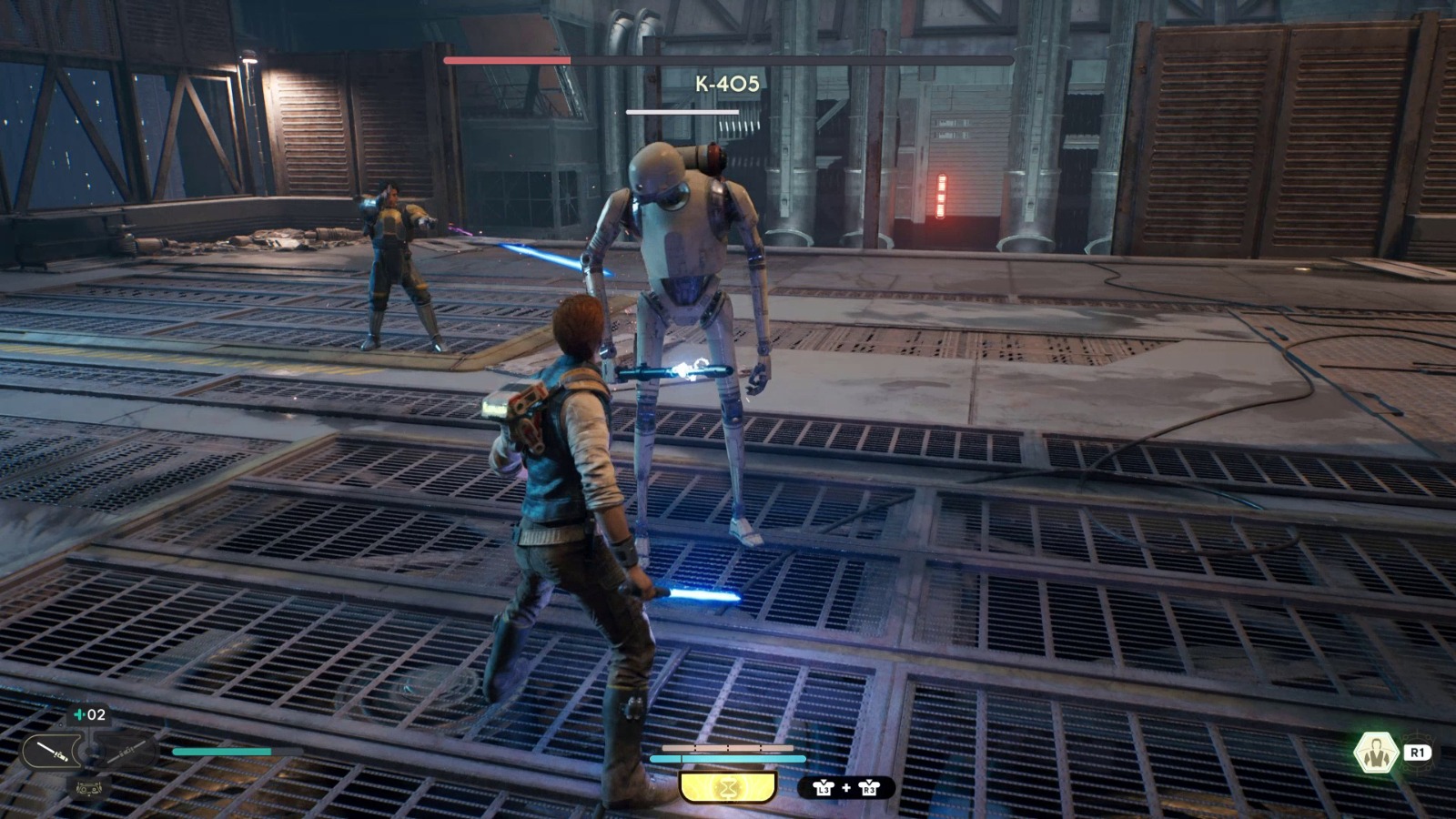This screenshot has width=1456, height=819.
Task: Click the plus sign between L3 and R3
Action: click(846, 787)
